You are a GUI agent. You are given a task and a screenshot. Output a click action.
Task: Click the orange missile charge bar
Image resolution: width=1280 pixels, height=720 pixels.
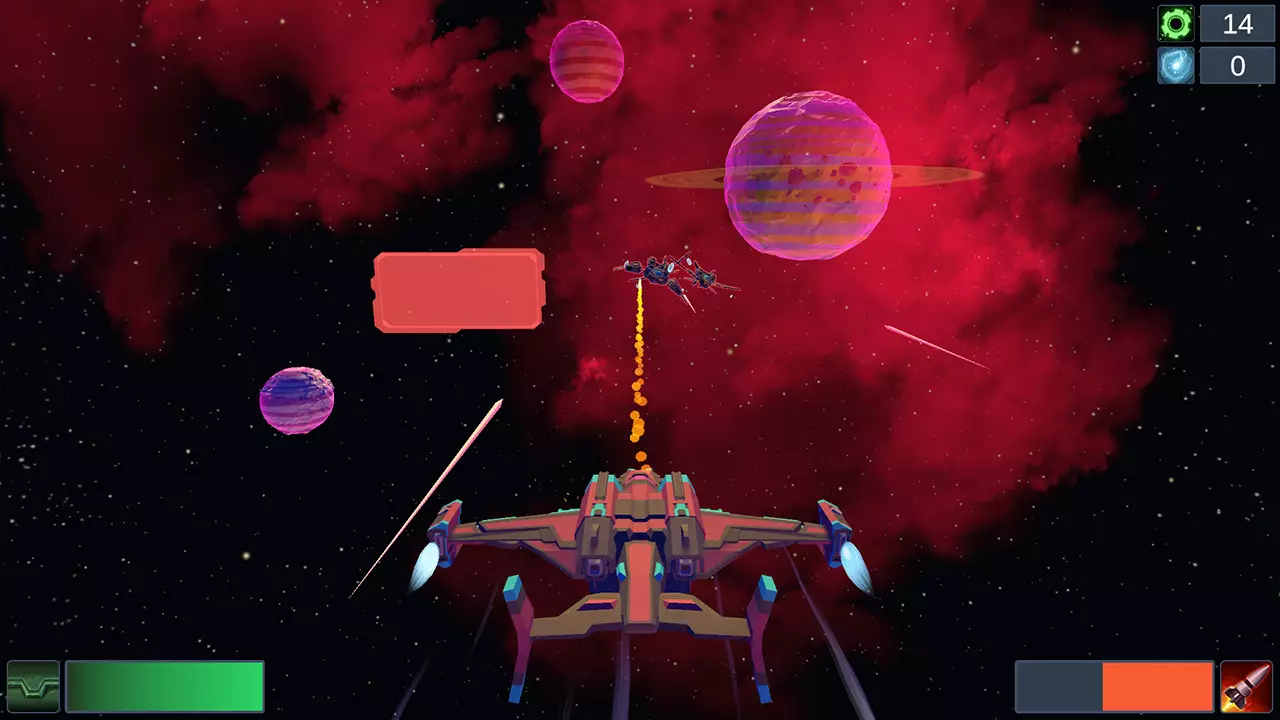pos(1160,687)
